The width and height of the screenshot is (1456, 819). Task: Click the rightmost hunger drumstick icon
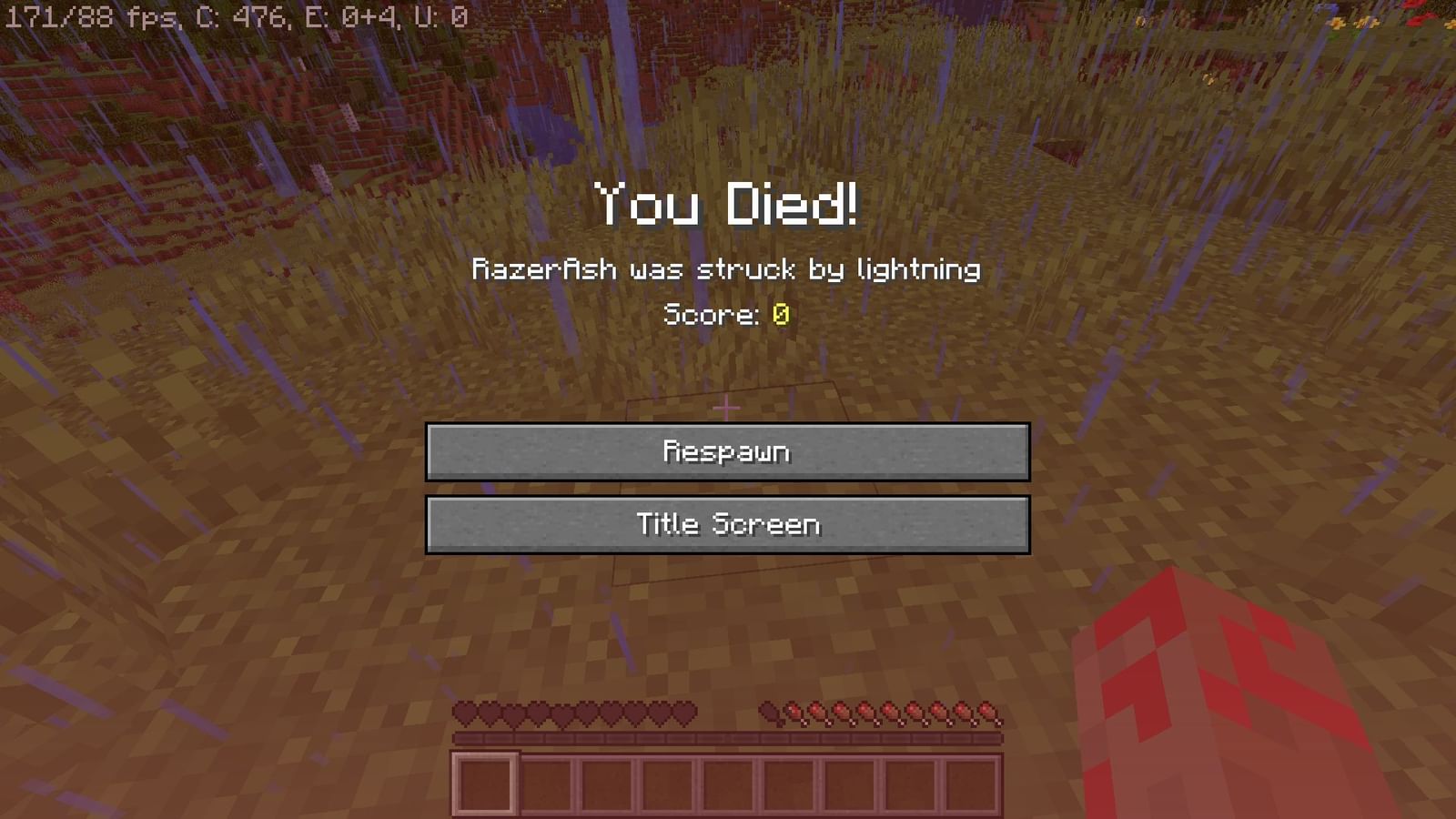click(988, 714)
